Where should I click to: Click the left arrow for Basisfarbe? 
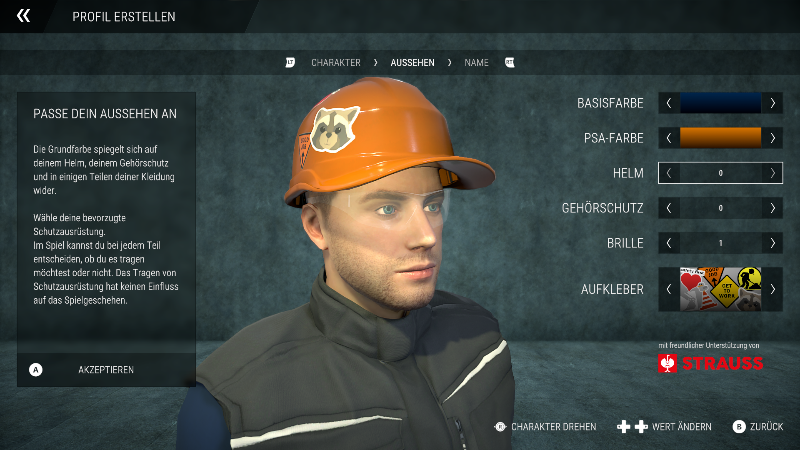(669, 103)
